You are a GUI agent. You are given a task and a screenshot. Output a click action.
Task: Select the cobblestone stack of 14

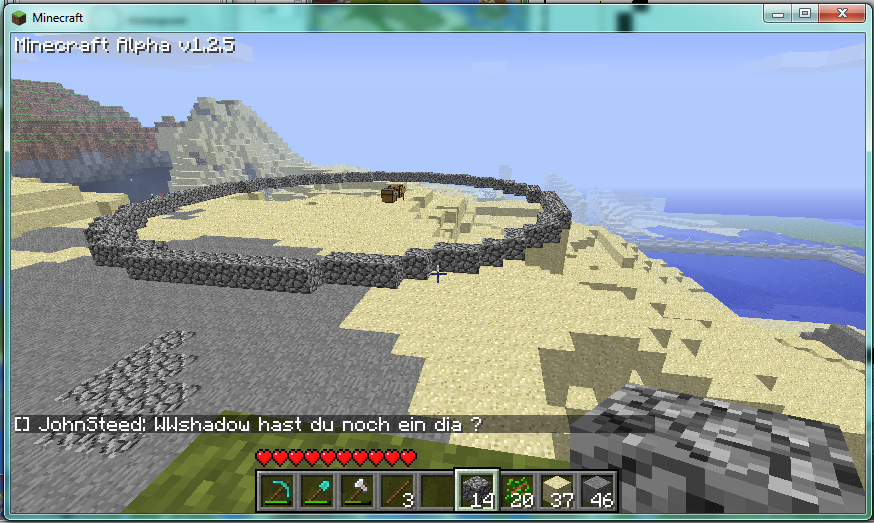coord(477,491)
